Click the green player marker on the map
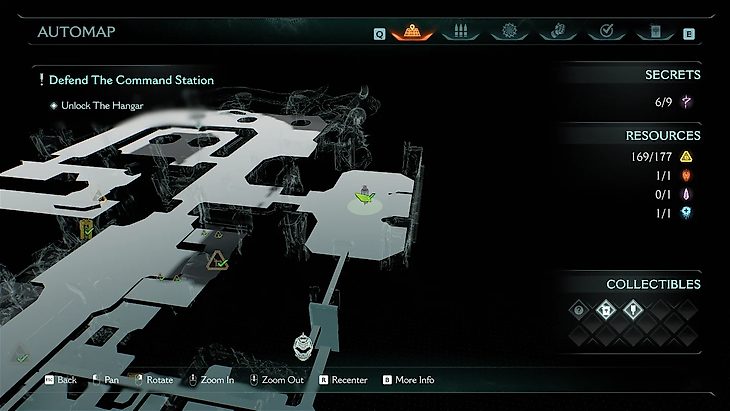730x411 pixels. [x=366, y=199]
